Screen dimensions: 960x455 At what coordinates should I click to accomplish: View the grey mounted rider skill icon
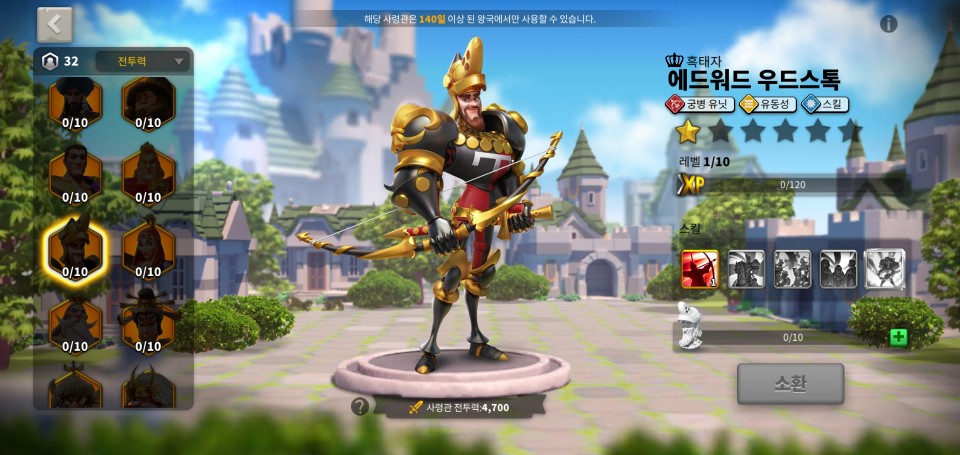pyautogui.click(x=746, y=268)
